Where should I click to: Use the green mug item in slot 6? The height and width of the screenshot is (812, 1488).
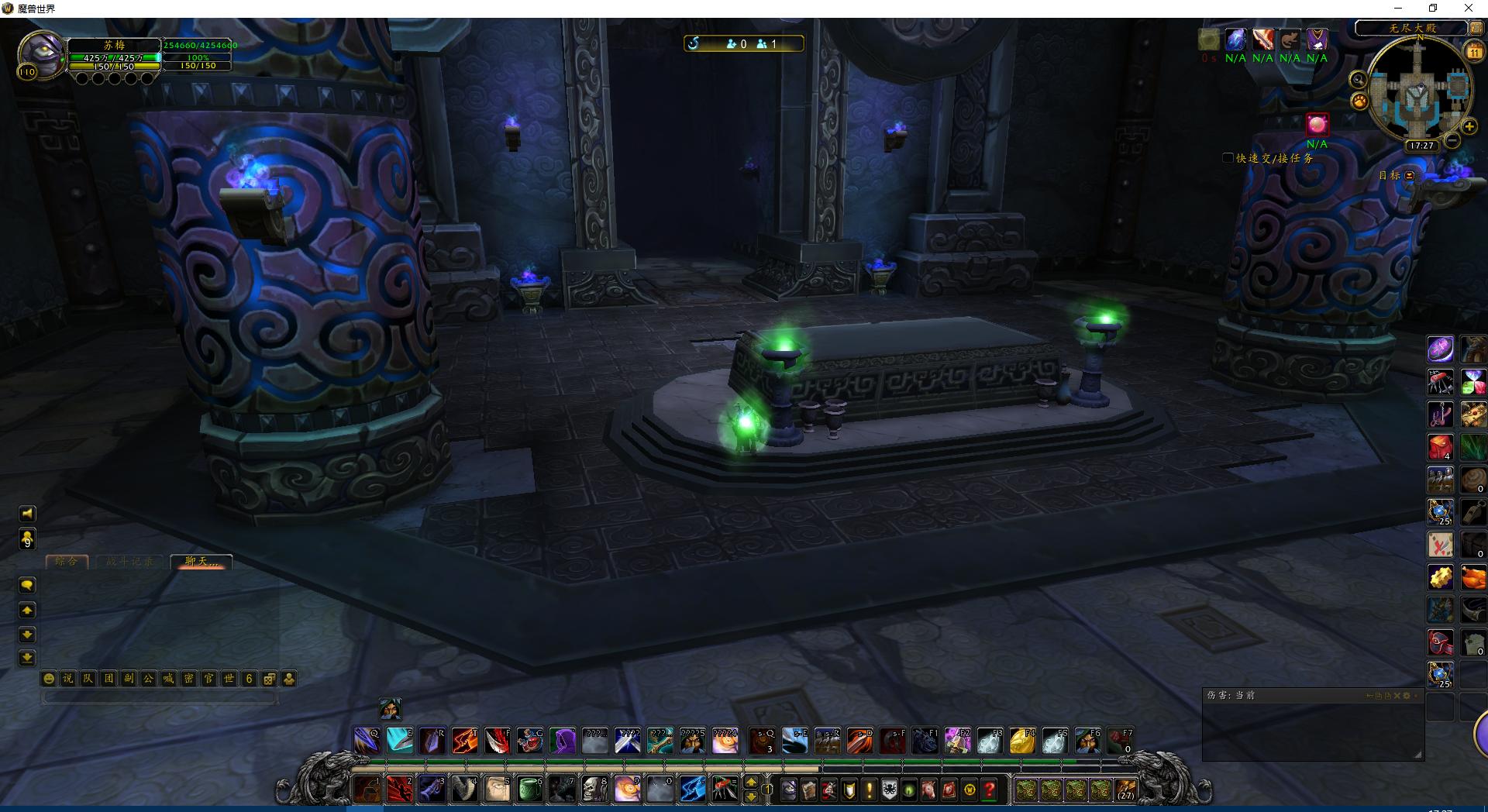[529, 790]
